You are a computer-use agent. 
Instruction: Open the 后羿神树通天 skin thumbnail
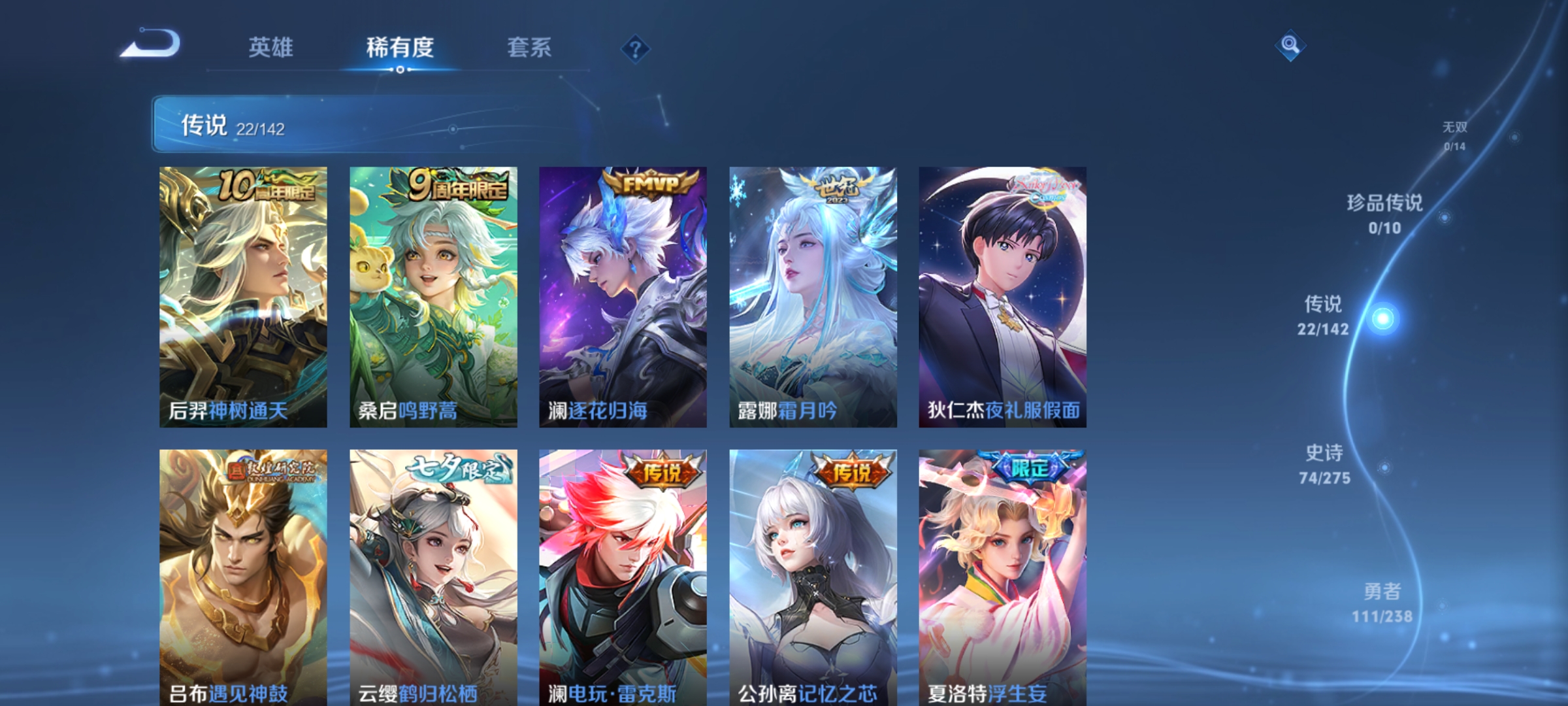242,294
